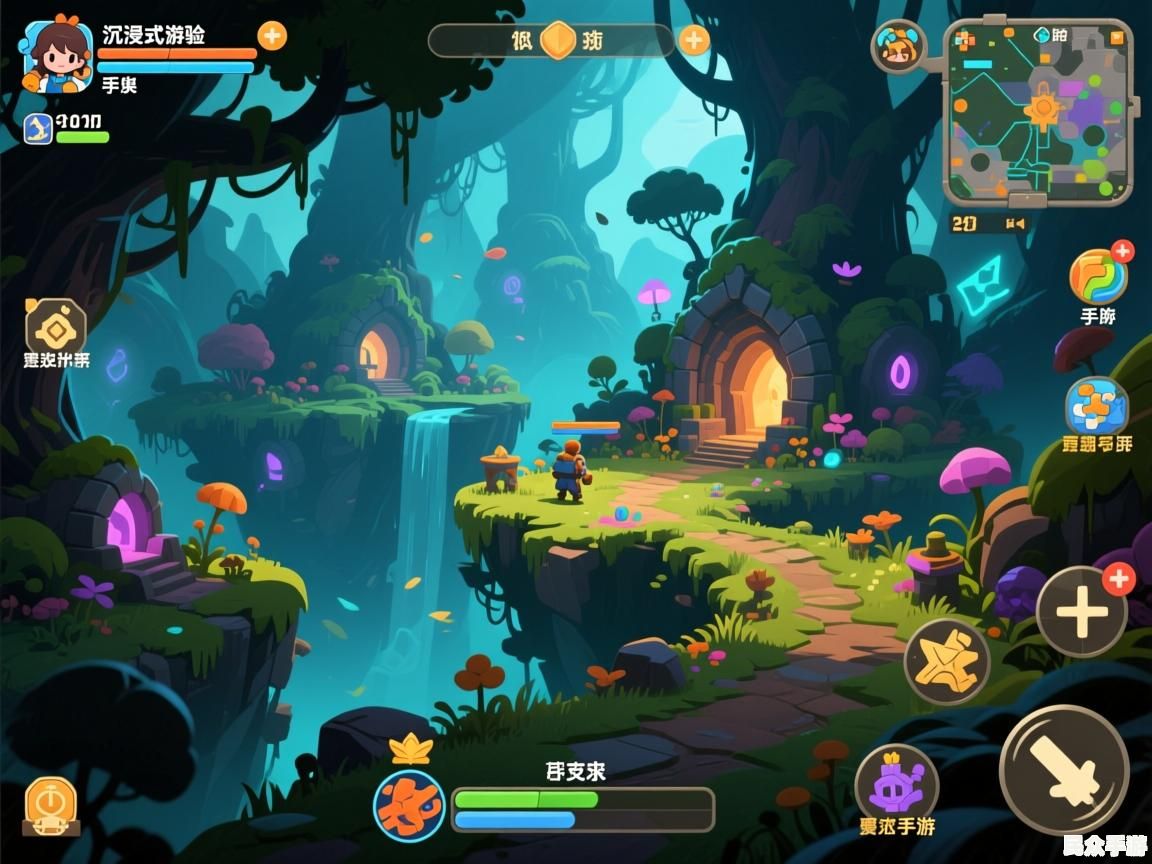Open the colorful 手游 icon

click(x=1098, y=277)
